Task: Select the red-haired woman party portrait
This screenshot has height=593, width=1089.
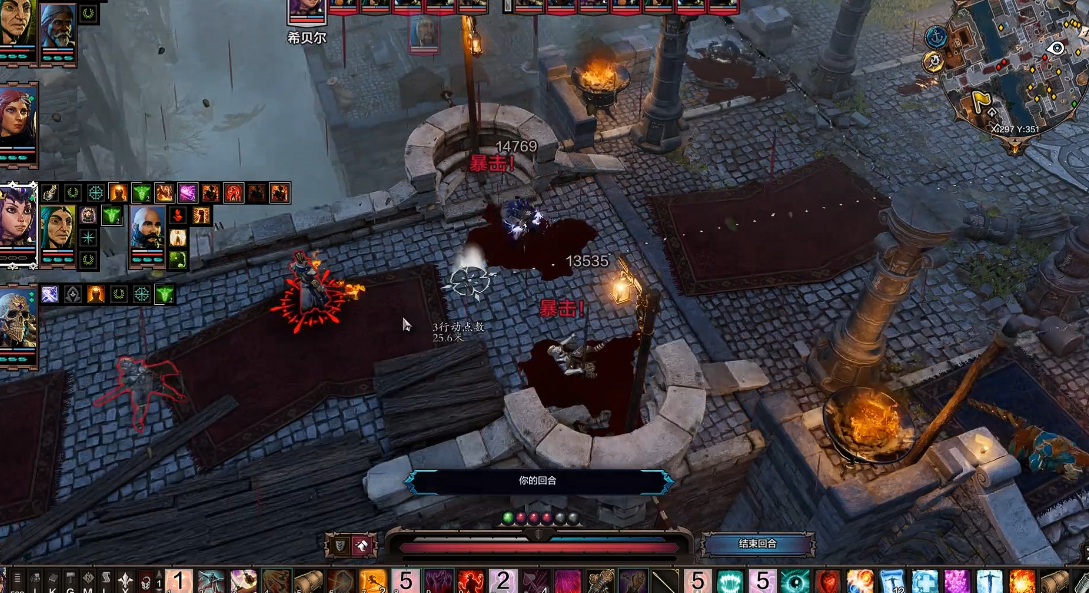Action: pos(18,115)
